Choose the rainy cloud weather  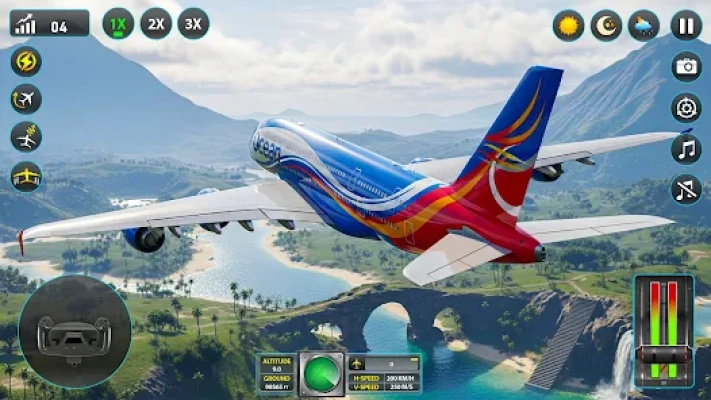644,25
